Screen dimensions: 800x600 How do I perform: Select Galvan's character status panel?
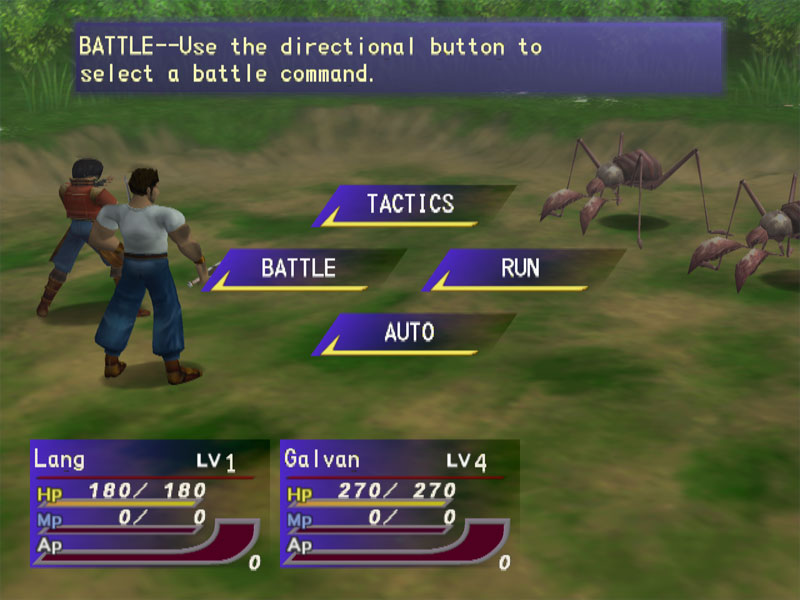[x=397, y=504]
